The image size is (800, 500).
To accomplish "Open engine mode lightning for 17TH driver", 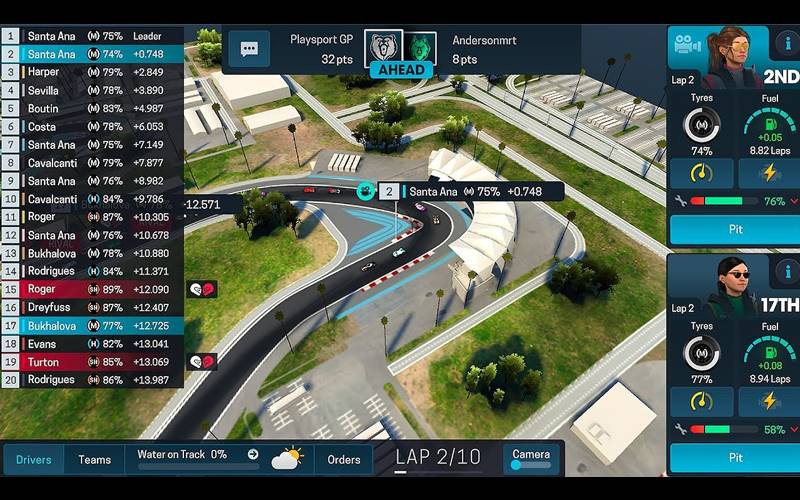I will [769, 401].
